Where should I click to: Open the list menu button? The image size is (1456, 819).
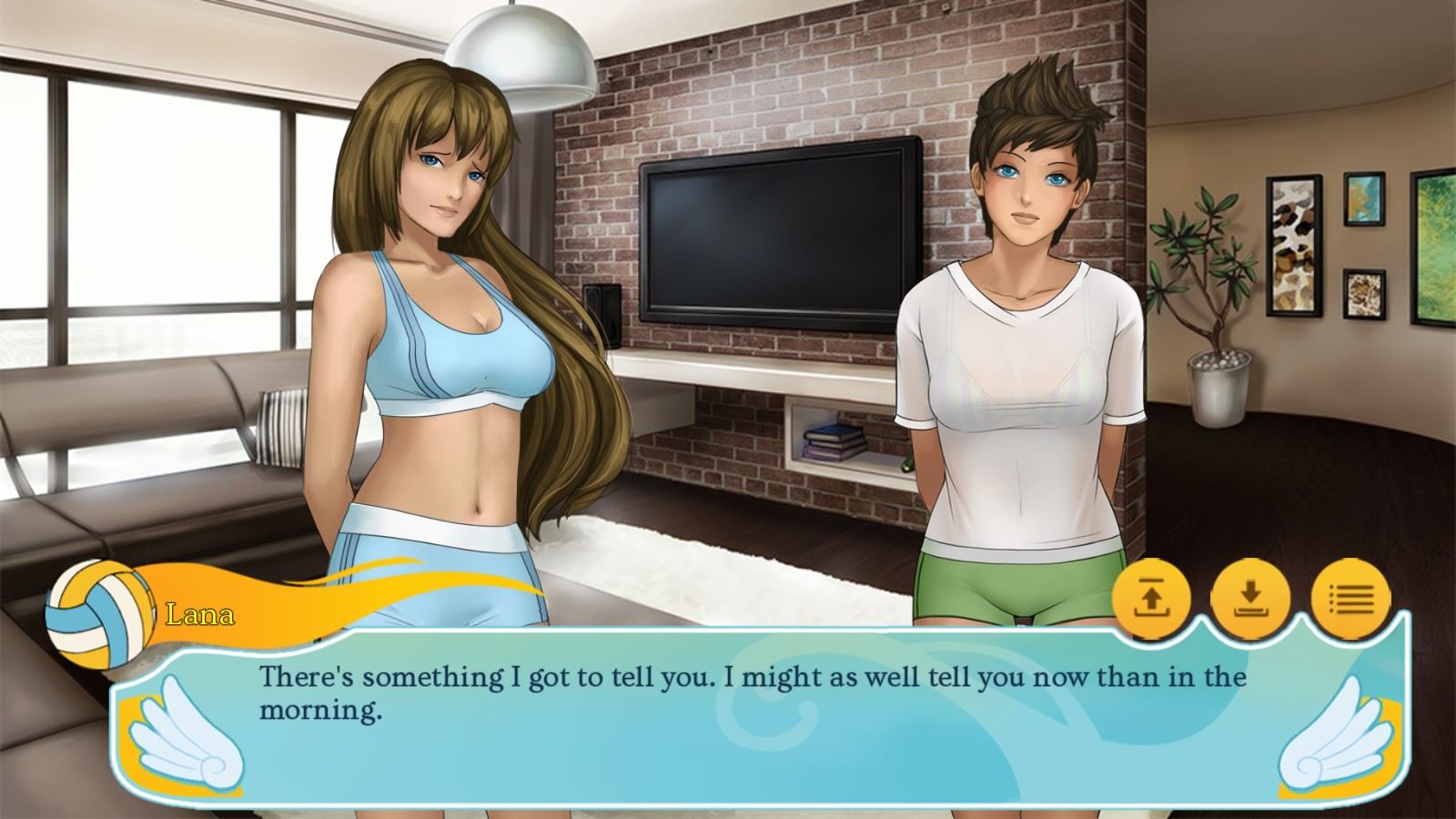coord(1350,599)
